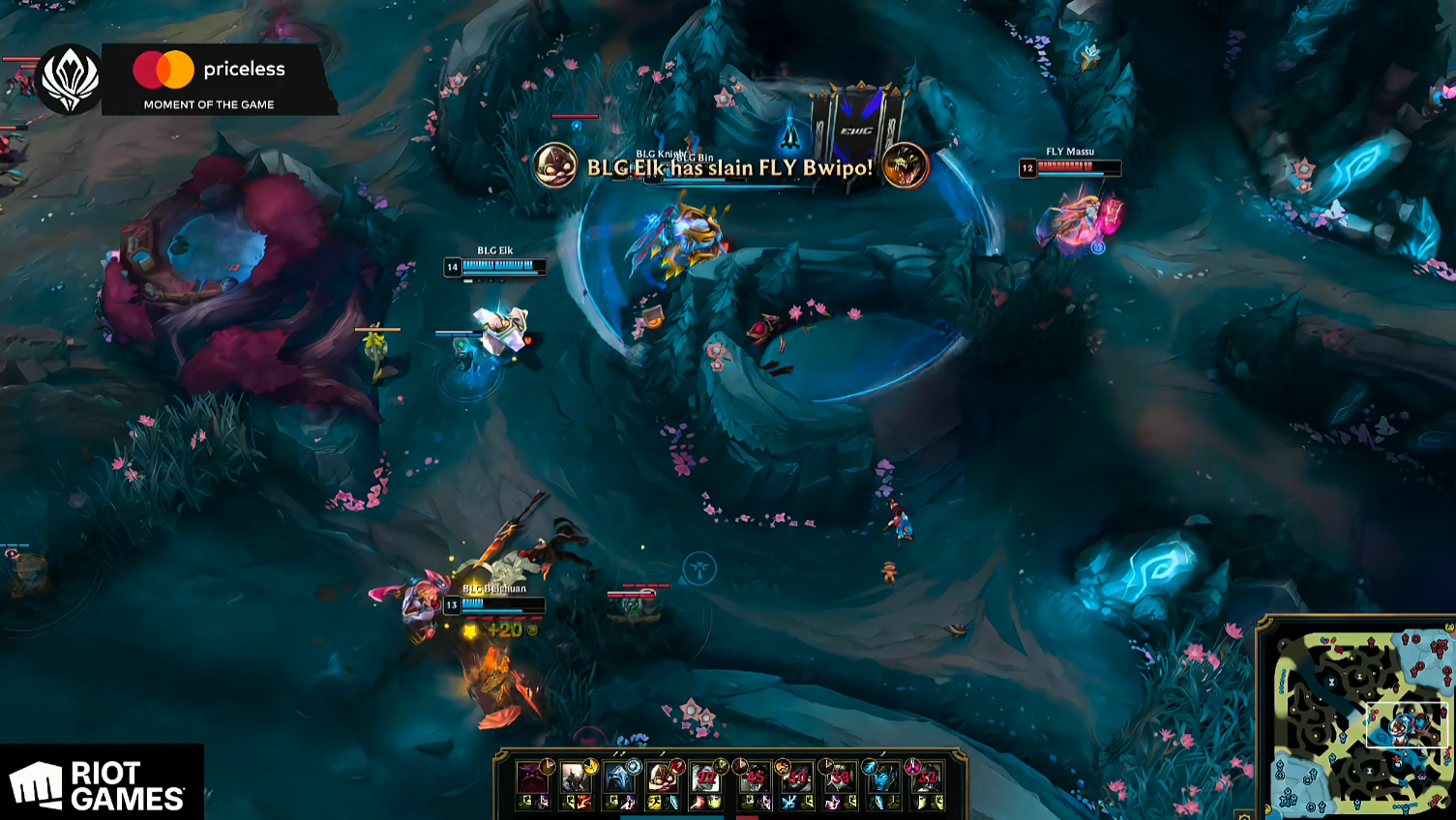Image resolution: width=1456 pixels, height=820 pixels.
Task: Select the blue hooded champion portrait
Action: (x=619, y=777)
